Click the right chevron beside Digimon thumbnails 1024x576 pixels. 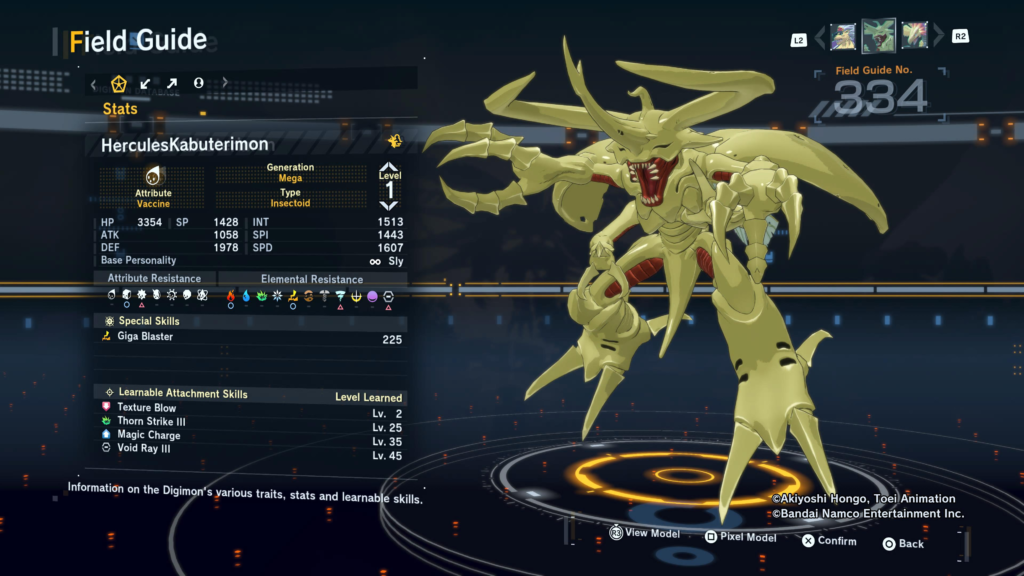936,38
